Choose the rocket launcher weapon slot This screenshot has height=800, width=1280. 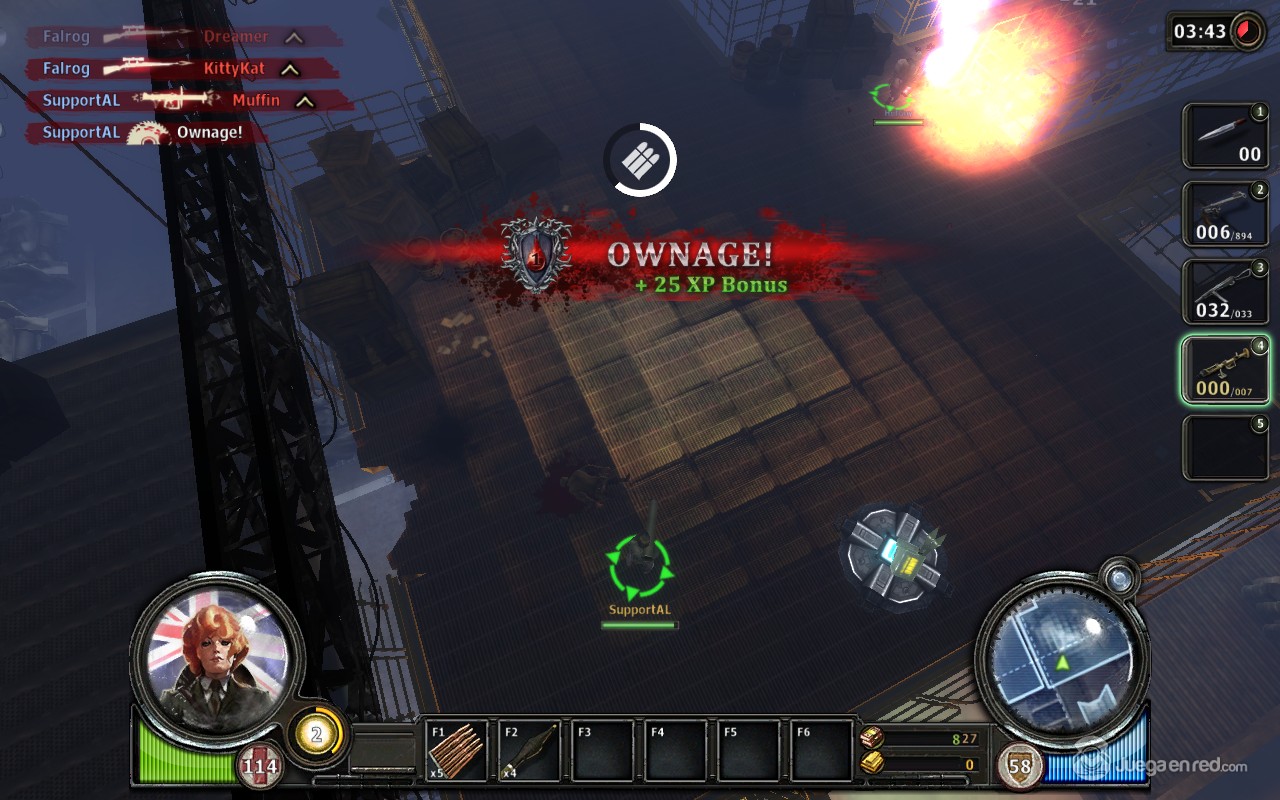[x=1225, y=369]
